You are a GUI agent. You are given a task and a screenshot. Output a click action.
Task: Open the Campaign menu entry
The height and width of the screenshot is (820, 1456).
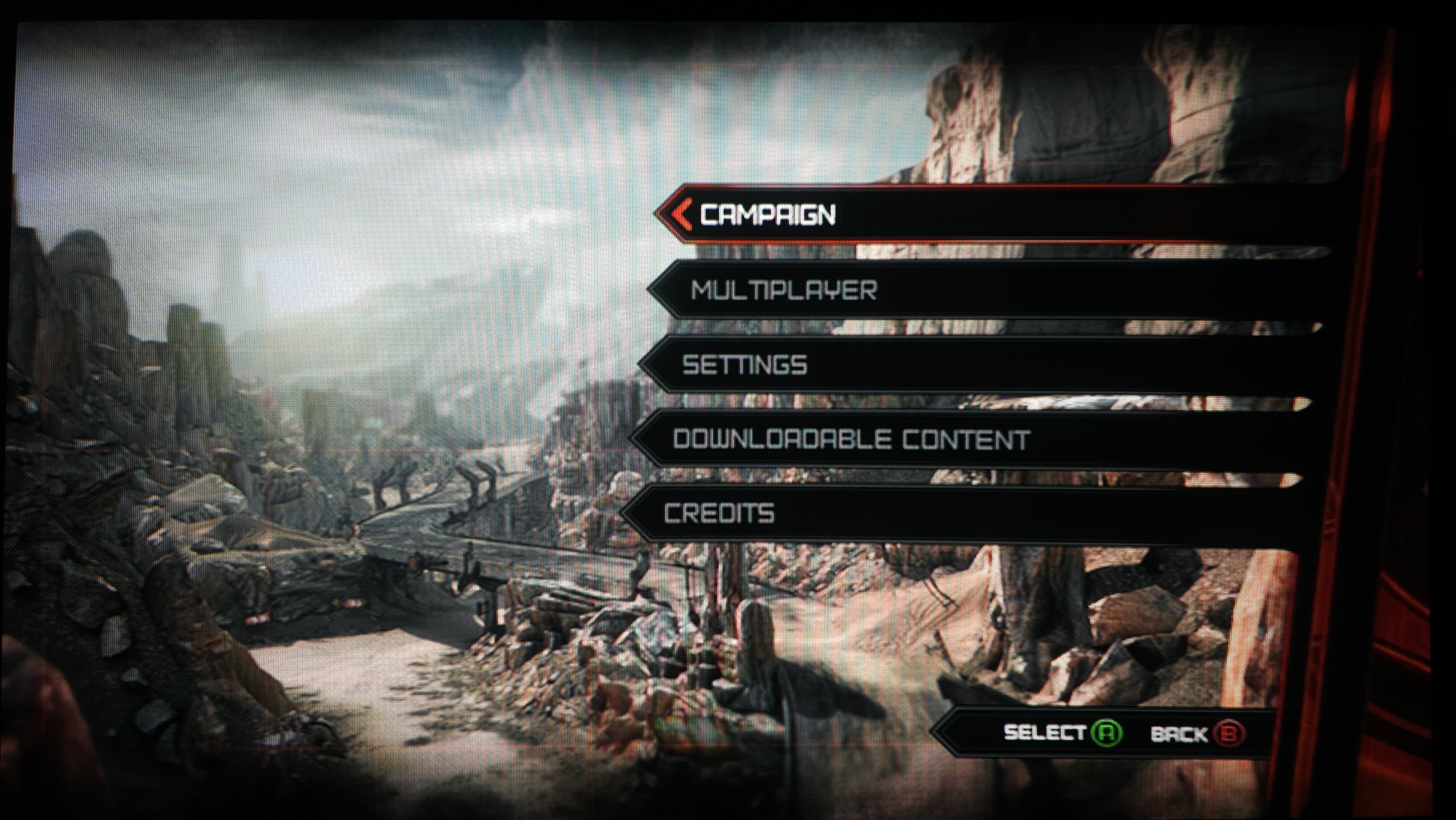coord(768,215)
